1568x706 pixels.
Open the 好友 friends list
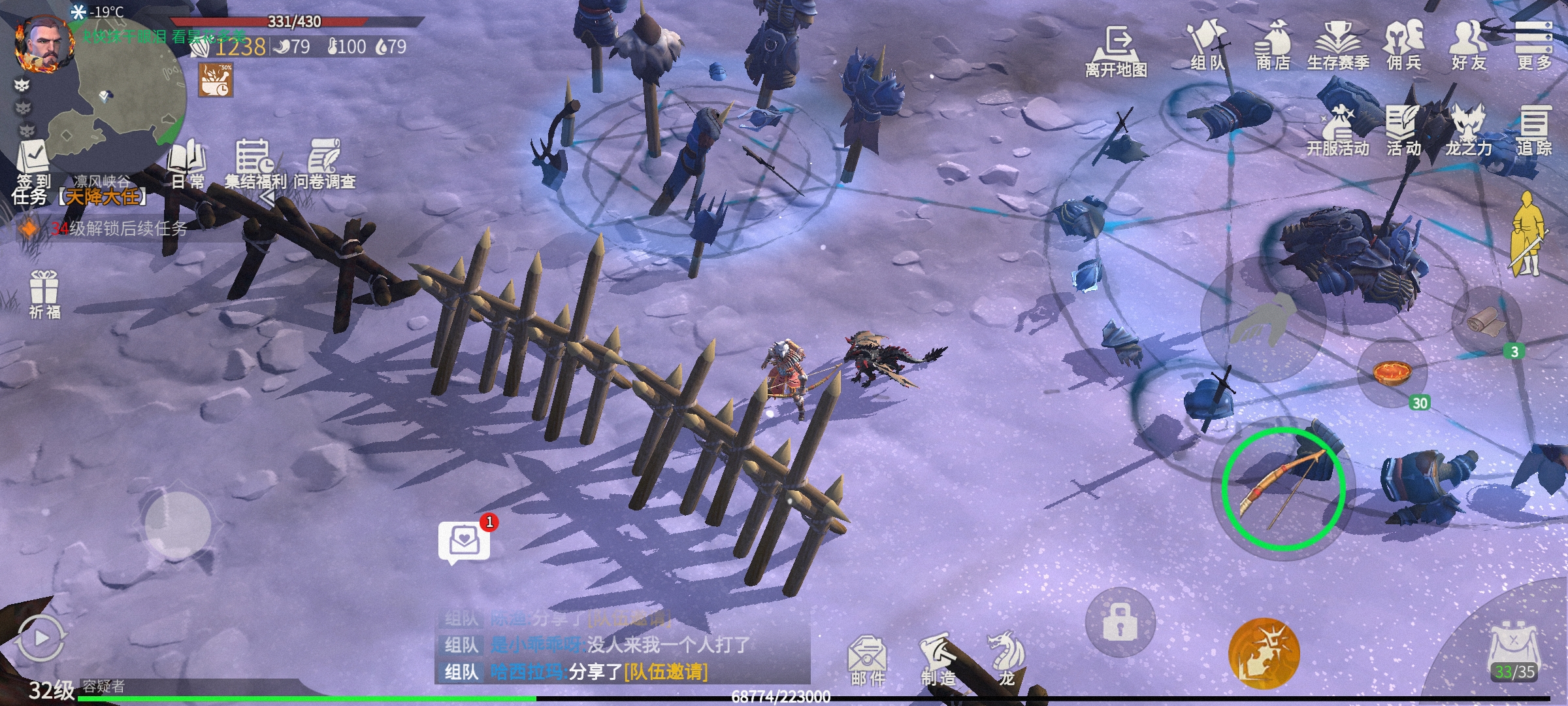1469,44
